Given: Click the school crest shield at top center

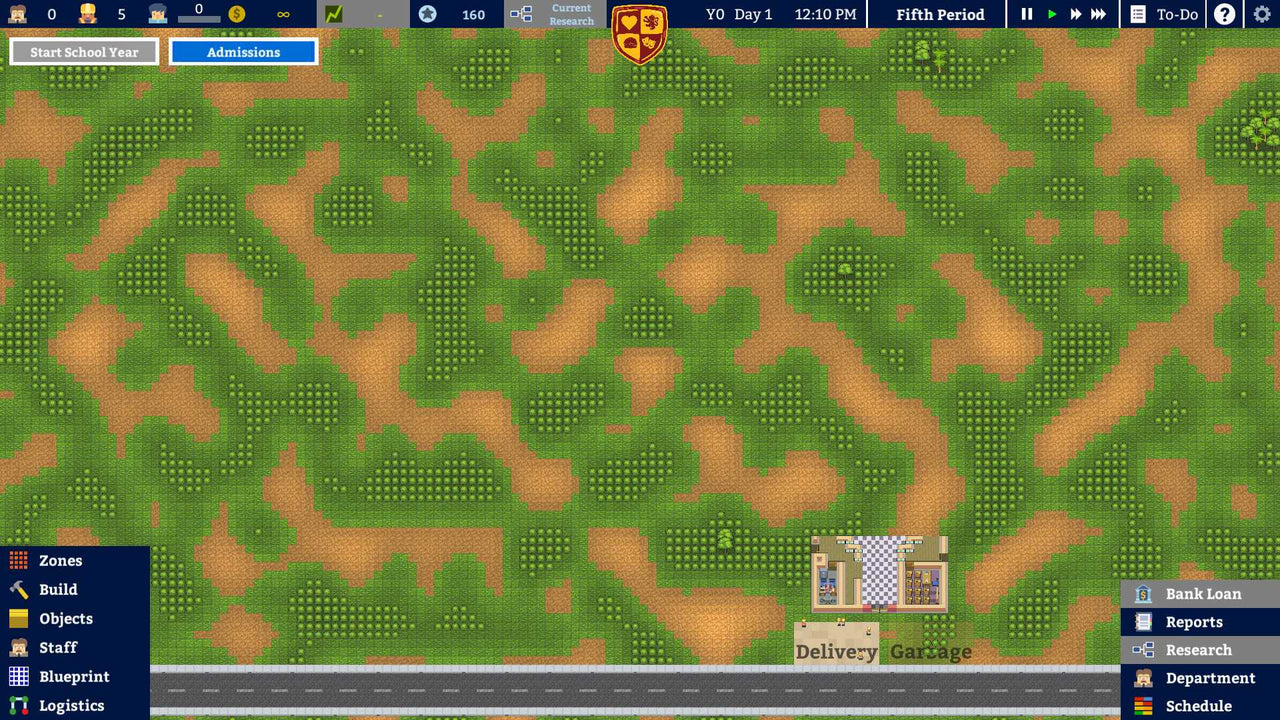Looking at the screenshot, I should (x=640, y=32).
